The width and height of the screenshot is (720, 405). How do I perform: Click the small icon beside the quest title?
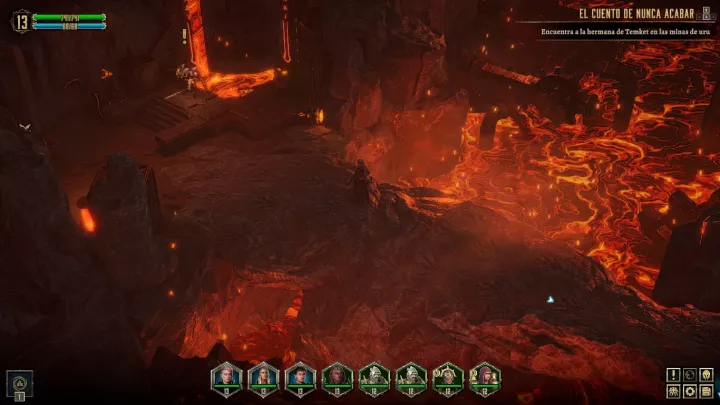coord(706,14)
